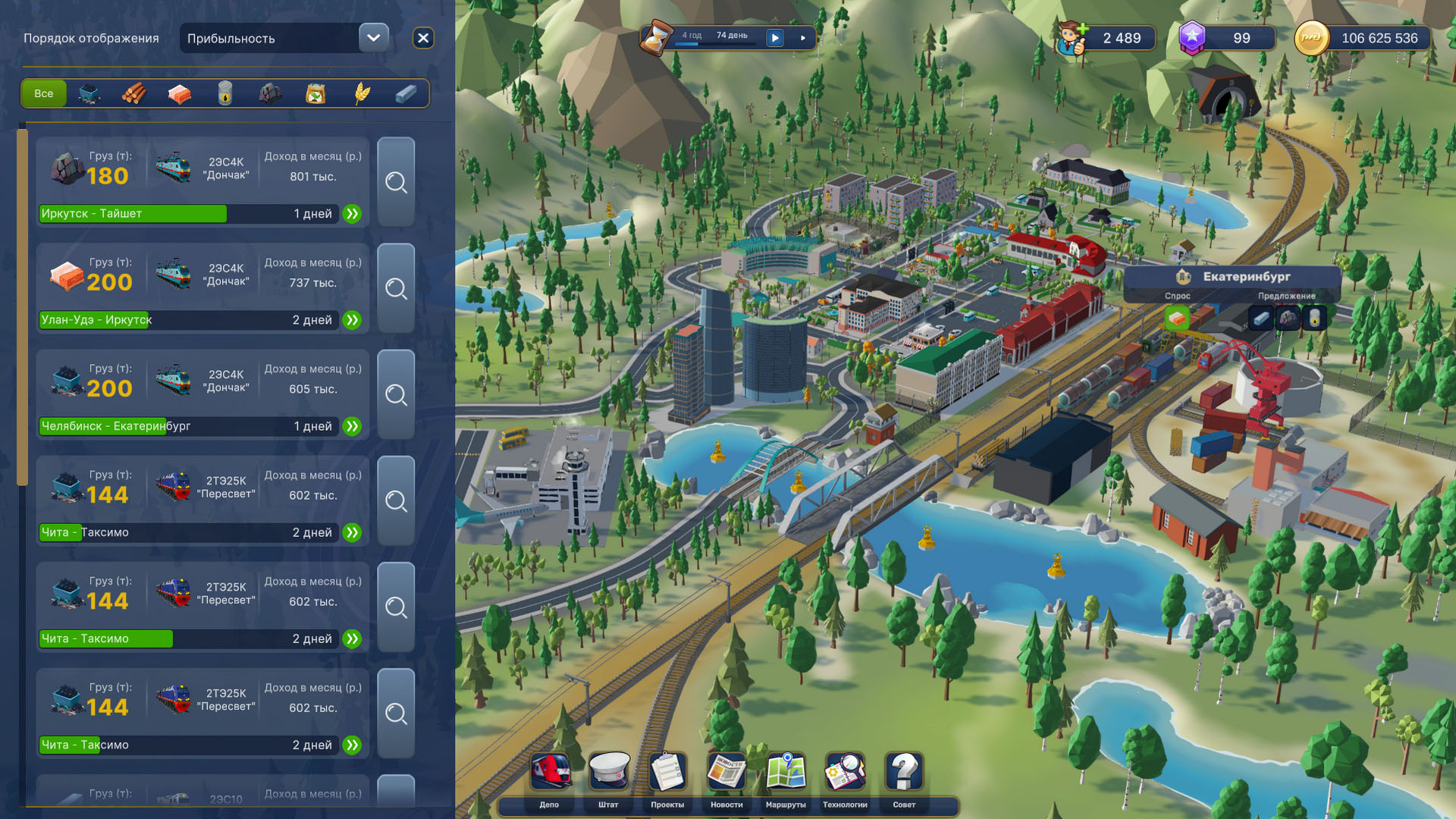
Task: Open the Депо menu
Action: coord(550,777)
